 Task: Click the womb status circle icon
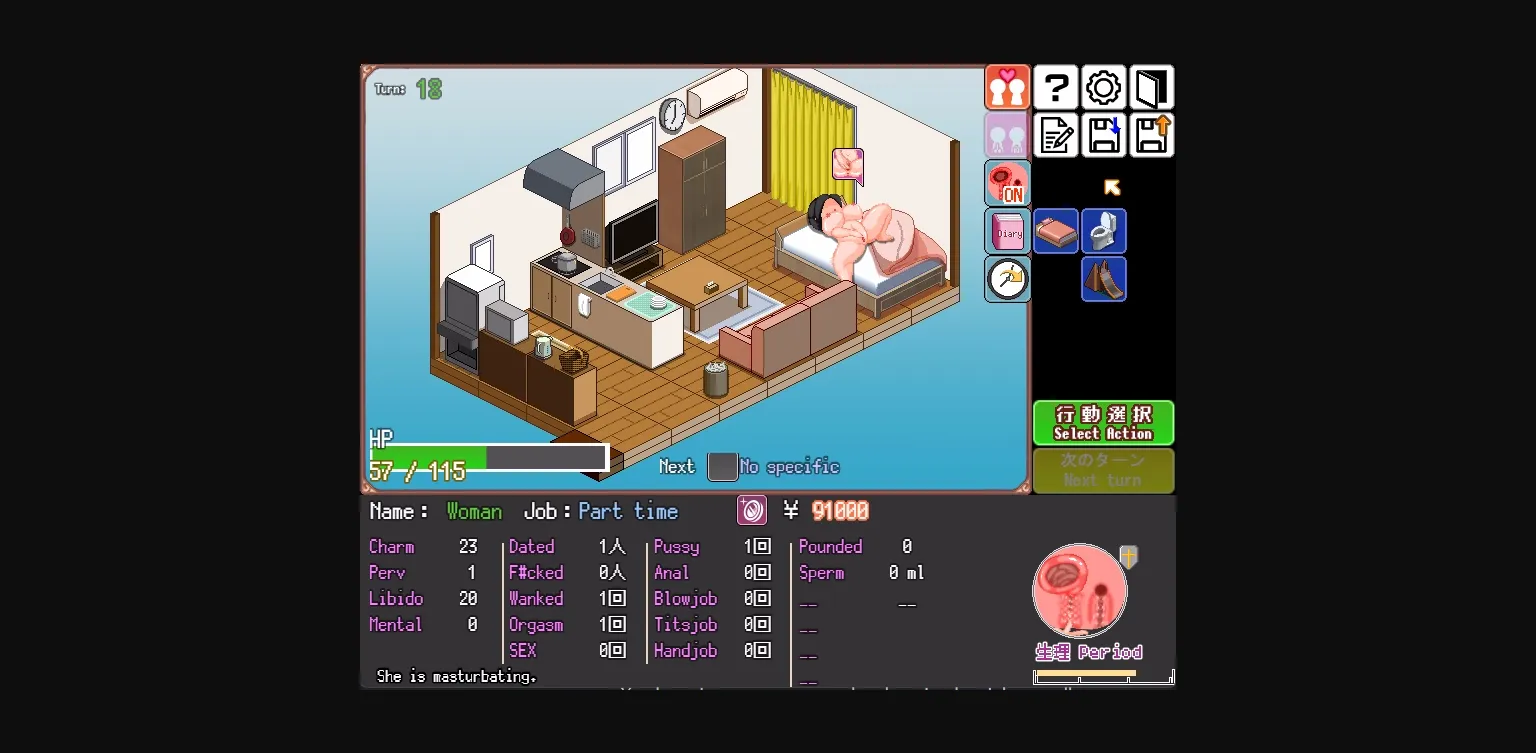coord(1080,590)
